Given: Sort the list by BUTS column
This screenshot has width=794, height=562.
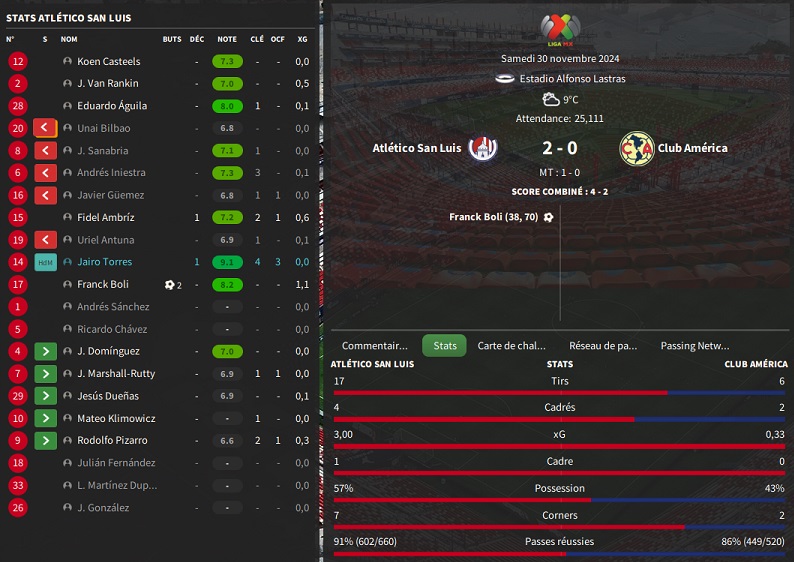Looking at the screenshot, I should click(172, 39).
